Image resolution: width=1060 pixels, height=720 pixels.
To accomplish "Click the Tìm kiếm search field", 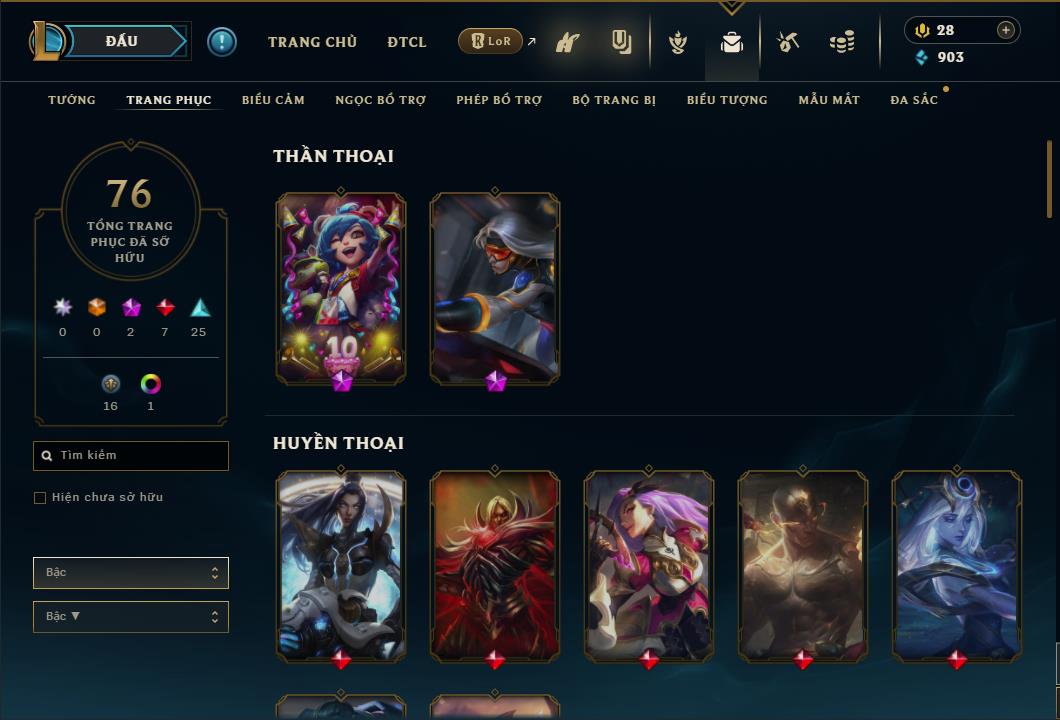I will [x=131, y=456].
